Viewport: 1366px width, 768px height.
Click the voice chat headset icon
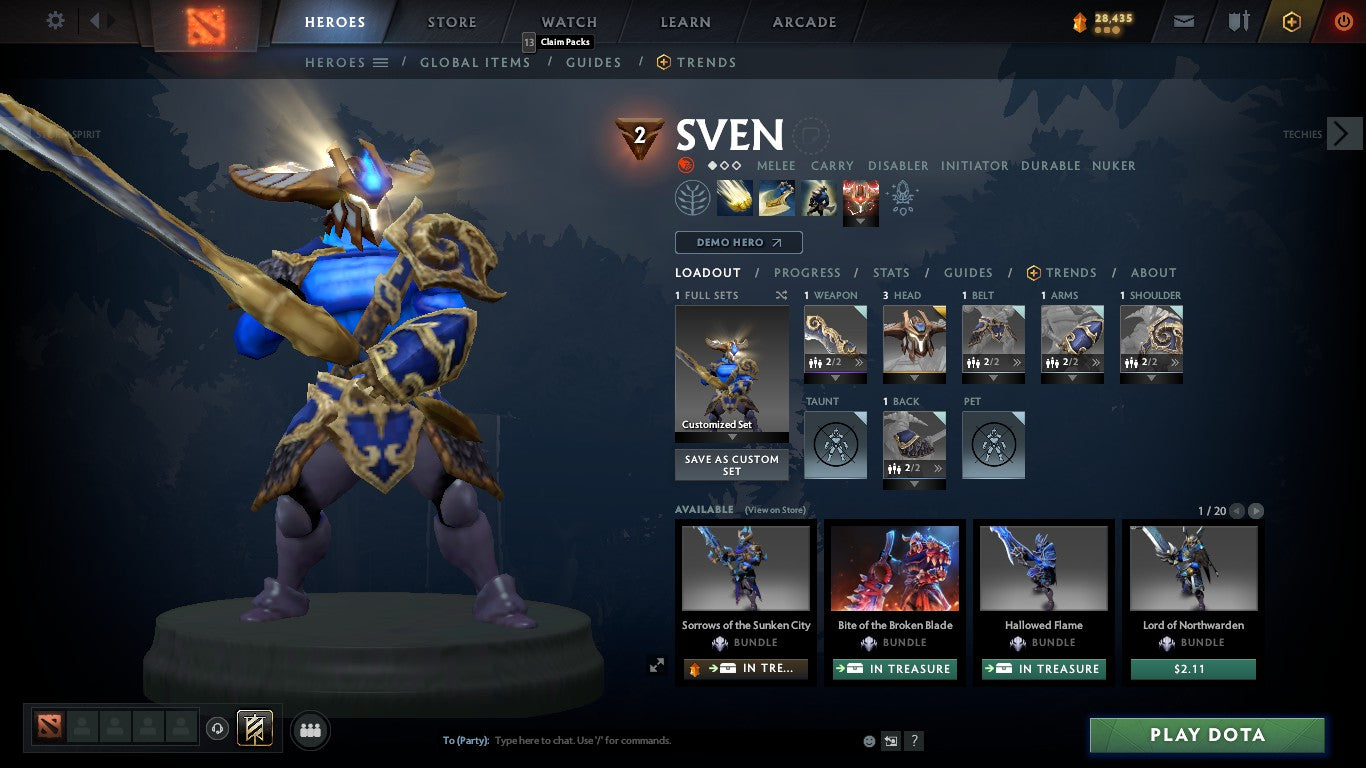pyautogui.click(x=219, y=730)
